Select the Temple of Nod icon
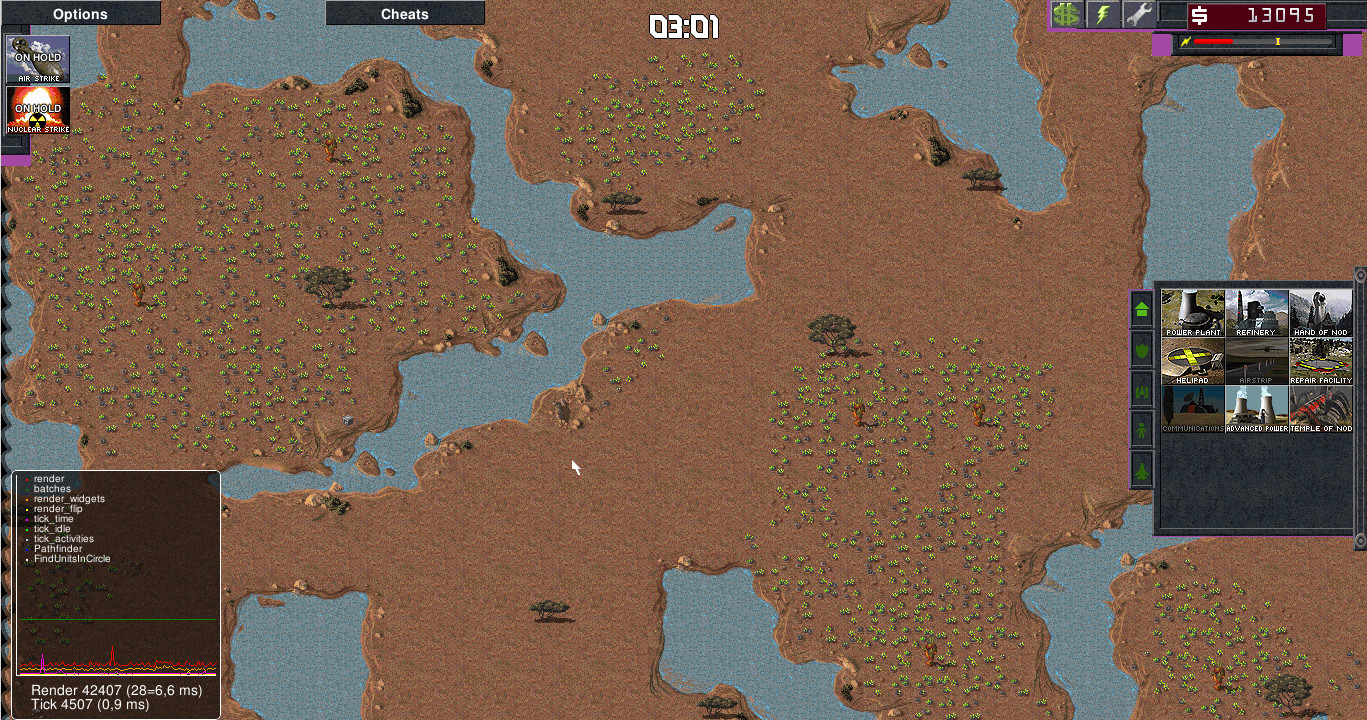This screenshot has width=1367, height=720. [1320, 408]
